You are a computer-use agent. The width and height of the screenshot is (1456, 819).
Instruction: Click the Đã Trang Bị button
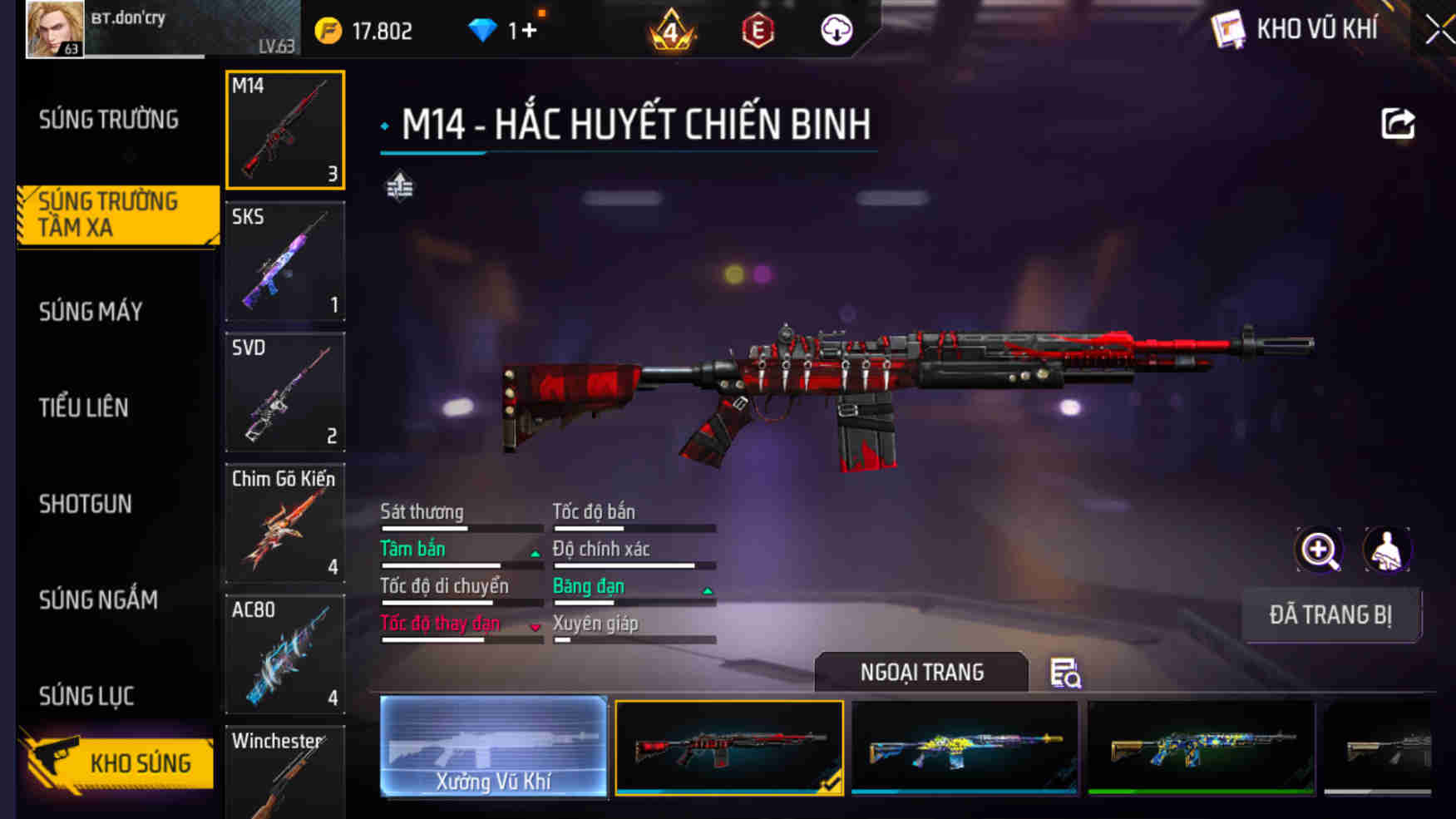pyautogui.click(x=1330, y=614)
